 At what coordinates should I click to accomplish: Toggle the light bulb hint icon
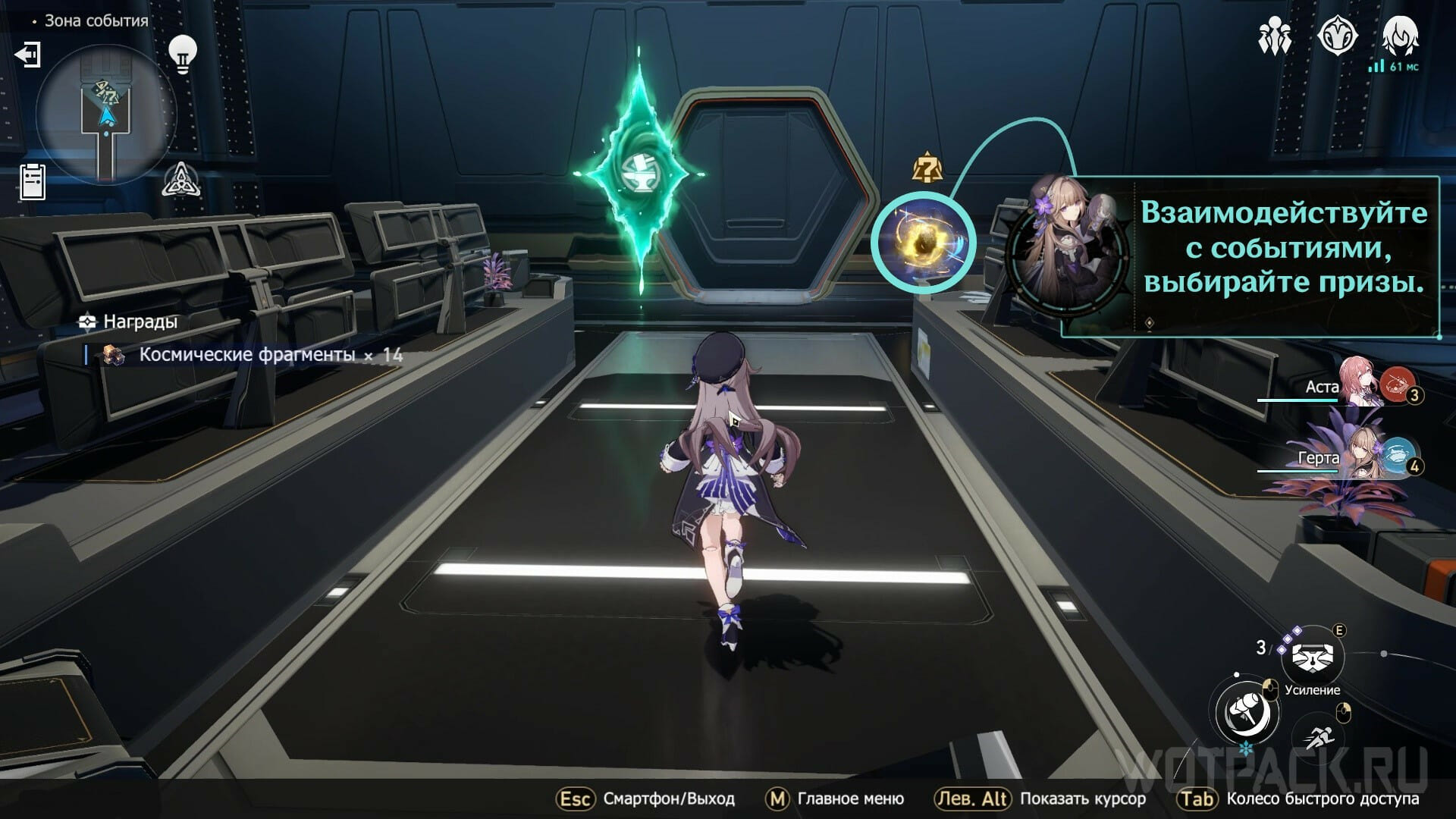[182, 53]
